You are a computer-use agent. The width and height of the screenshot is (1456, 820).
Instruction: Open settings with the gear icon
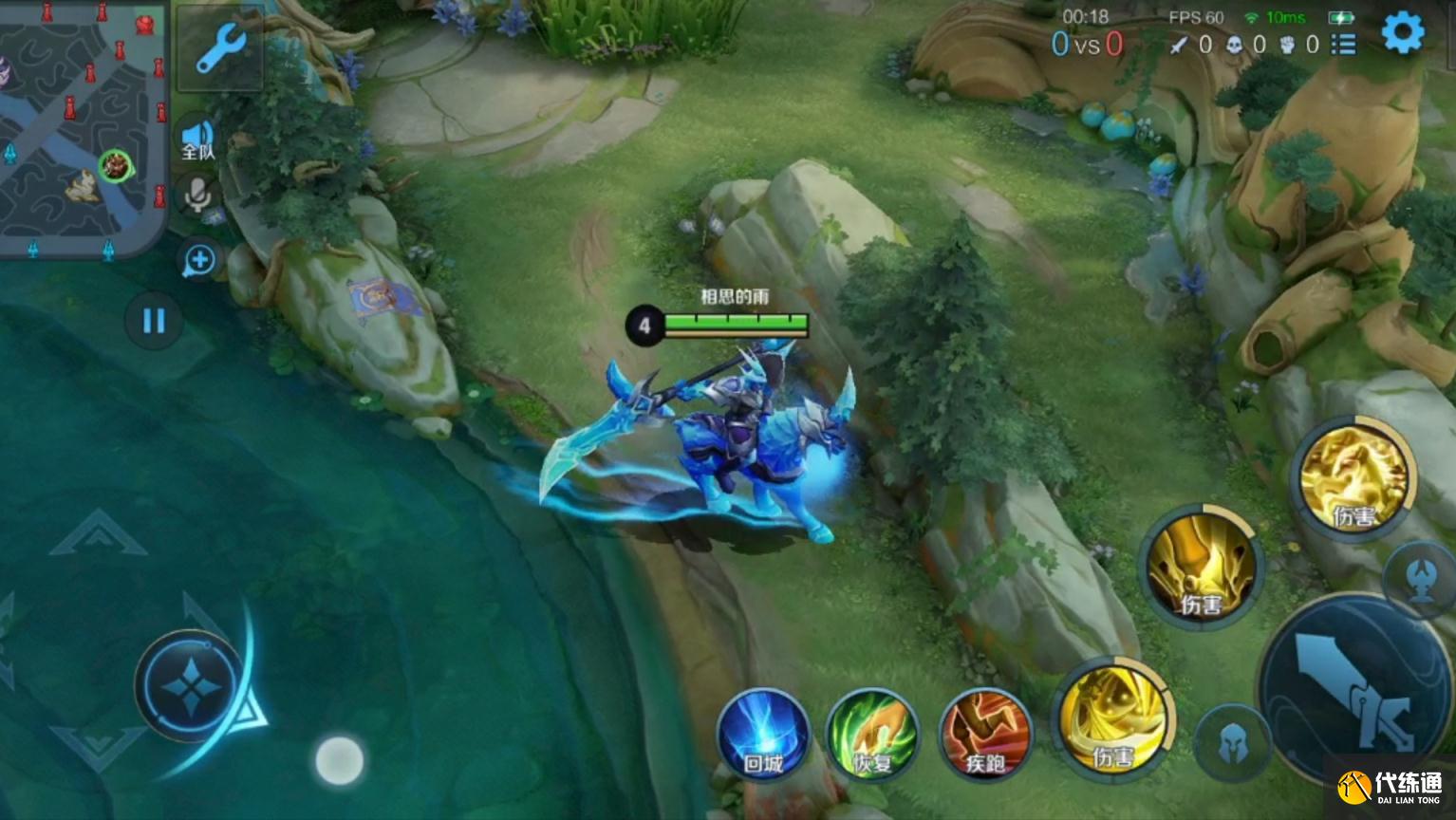click(1403, 33)
